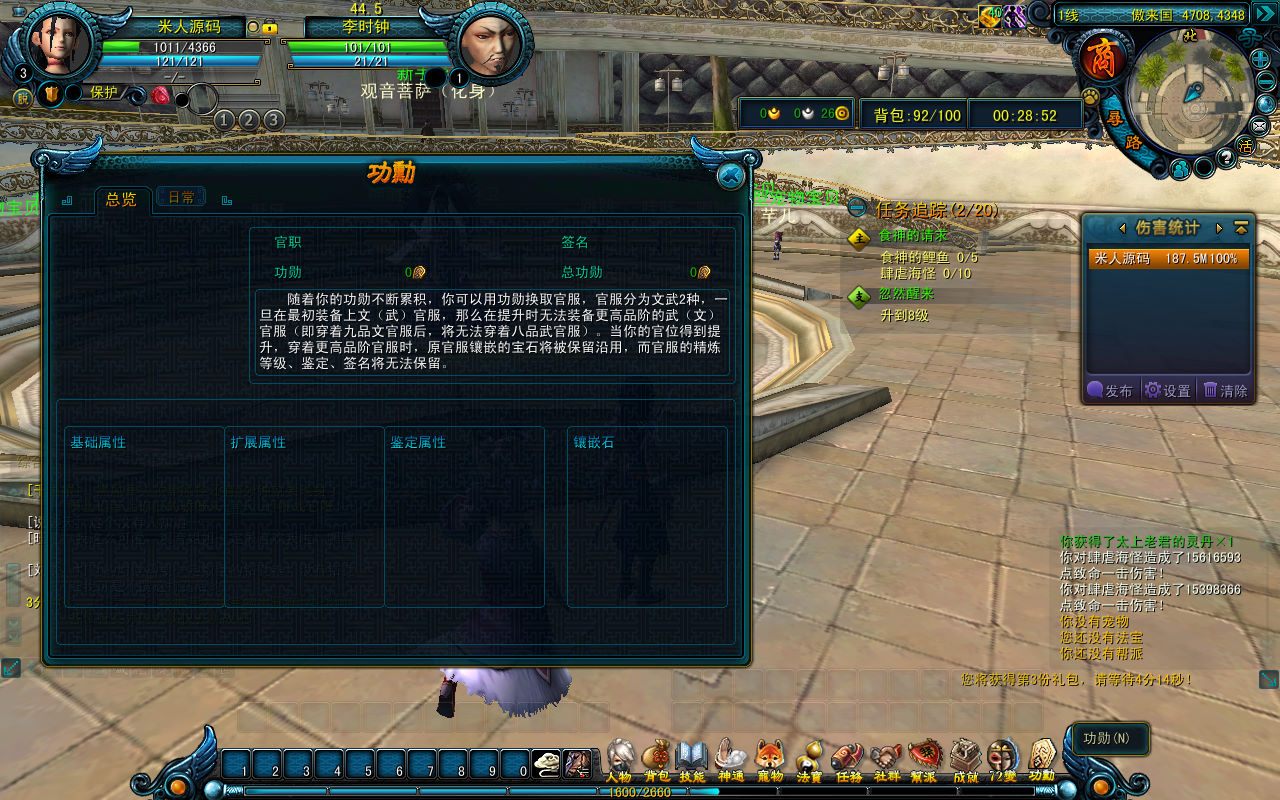Close the 功勋 merit window

pos(731,176)
